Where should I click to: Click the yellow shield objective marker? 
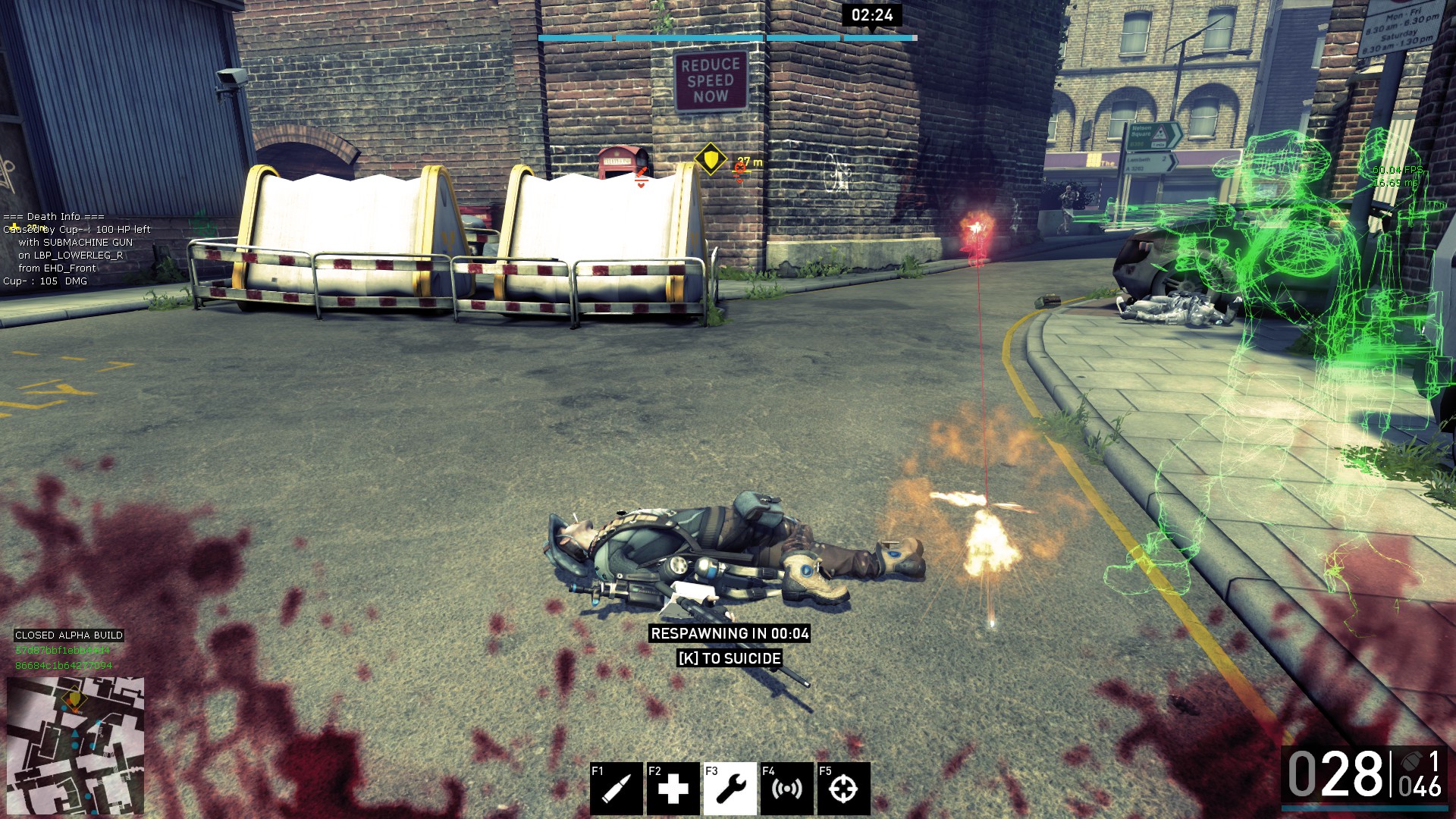pos(711,159)
